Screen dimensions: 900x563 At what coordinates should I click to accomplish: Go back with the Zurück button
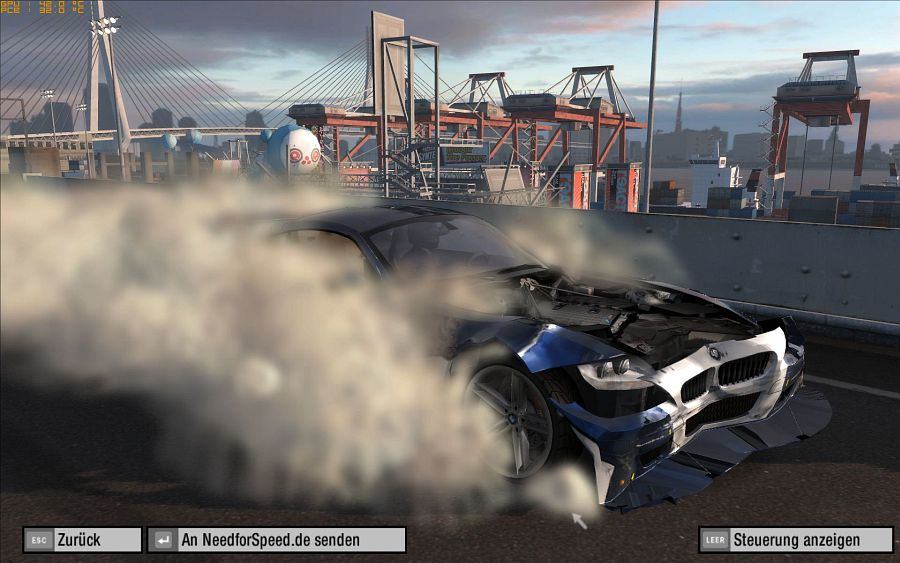tap(82, 540)
